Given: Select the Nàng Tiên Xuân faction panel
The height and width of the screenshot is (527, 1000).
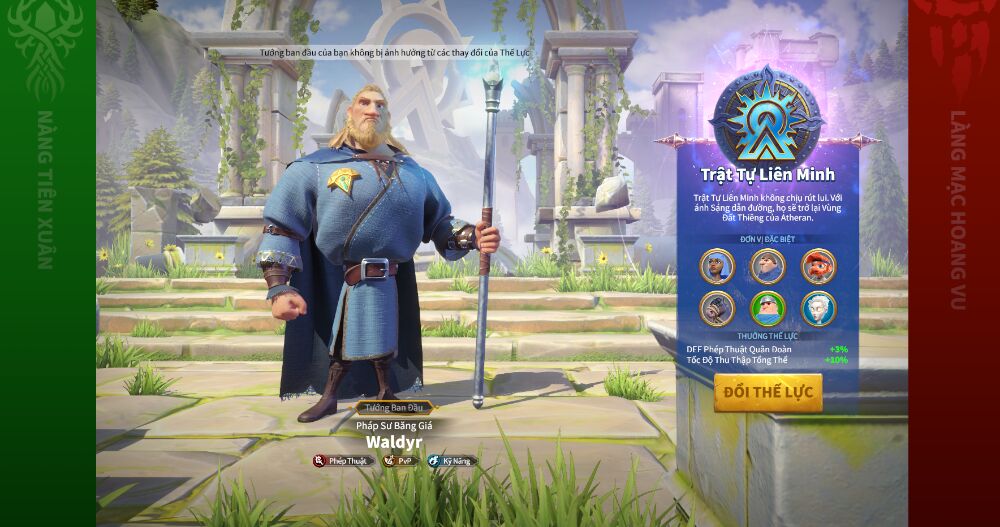Looking at the screenshot, I should [47, 263].
